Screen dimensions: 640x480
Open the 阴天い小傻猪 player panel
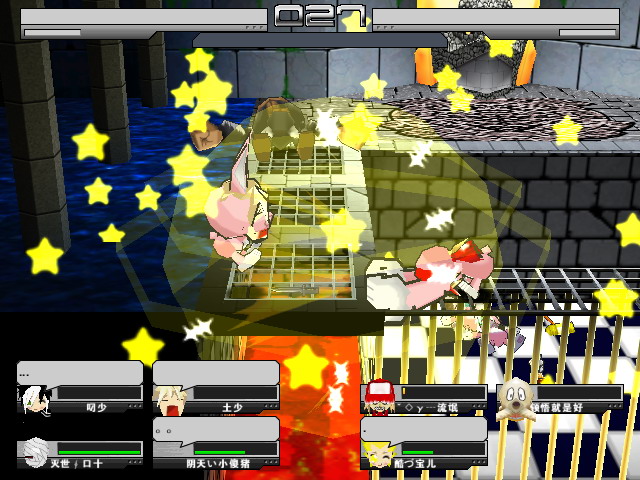click(215, 442)
